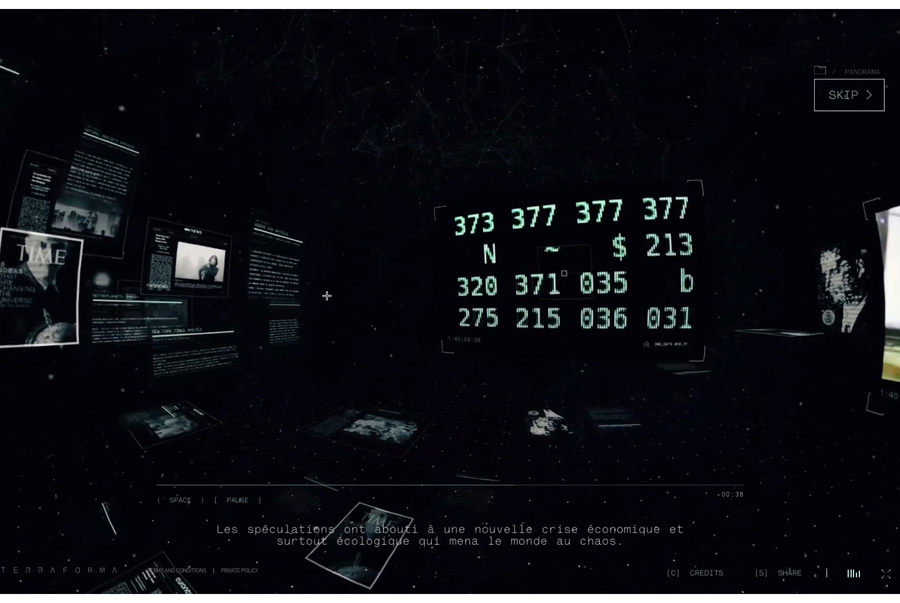
Task: Seek along the video progress line
Action: (450, 486)
